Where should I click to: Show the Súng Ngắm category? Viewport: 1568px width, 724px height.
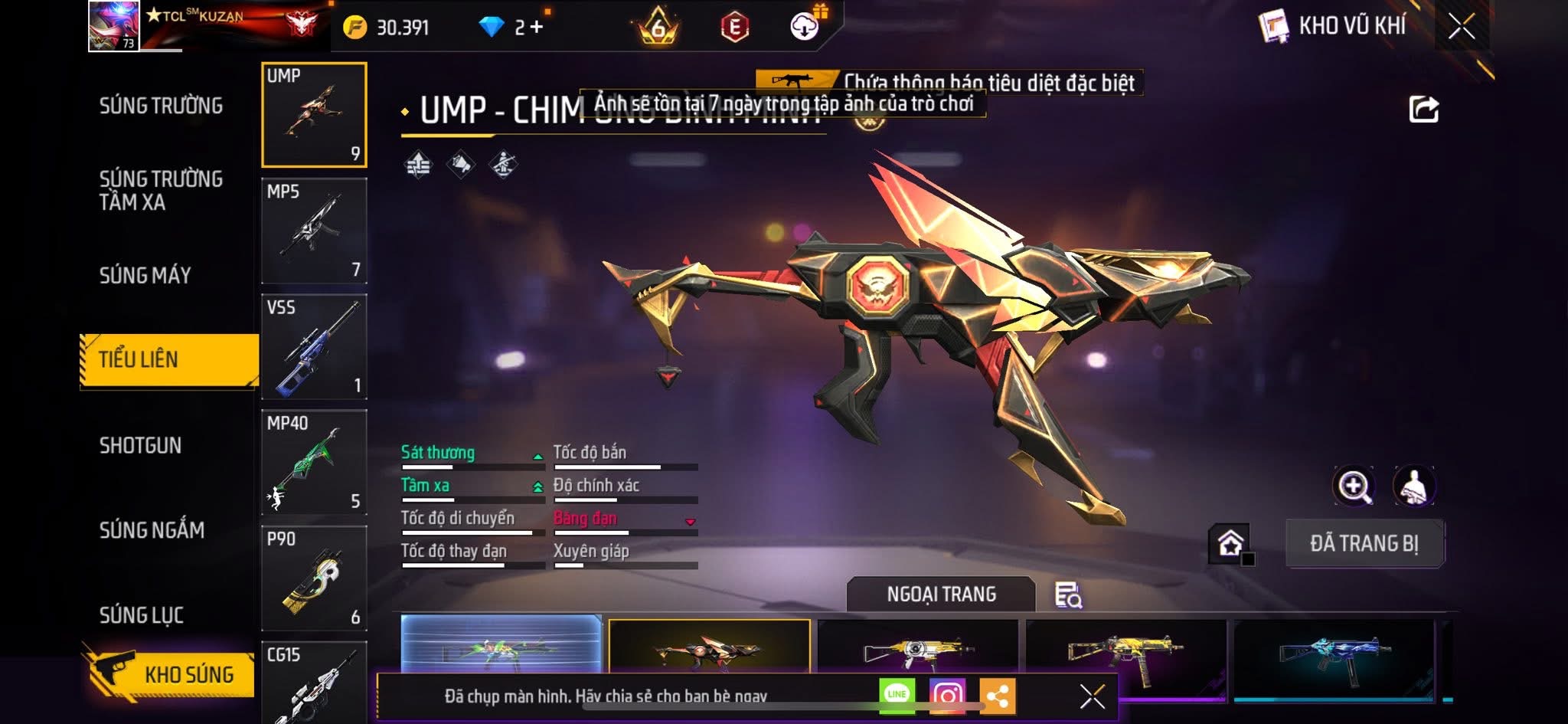pyautogui.click(x=152, y=529)
